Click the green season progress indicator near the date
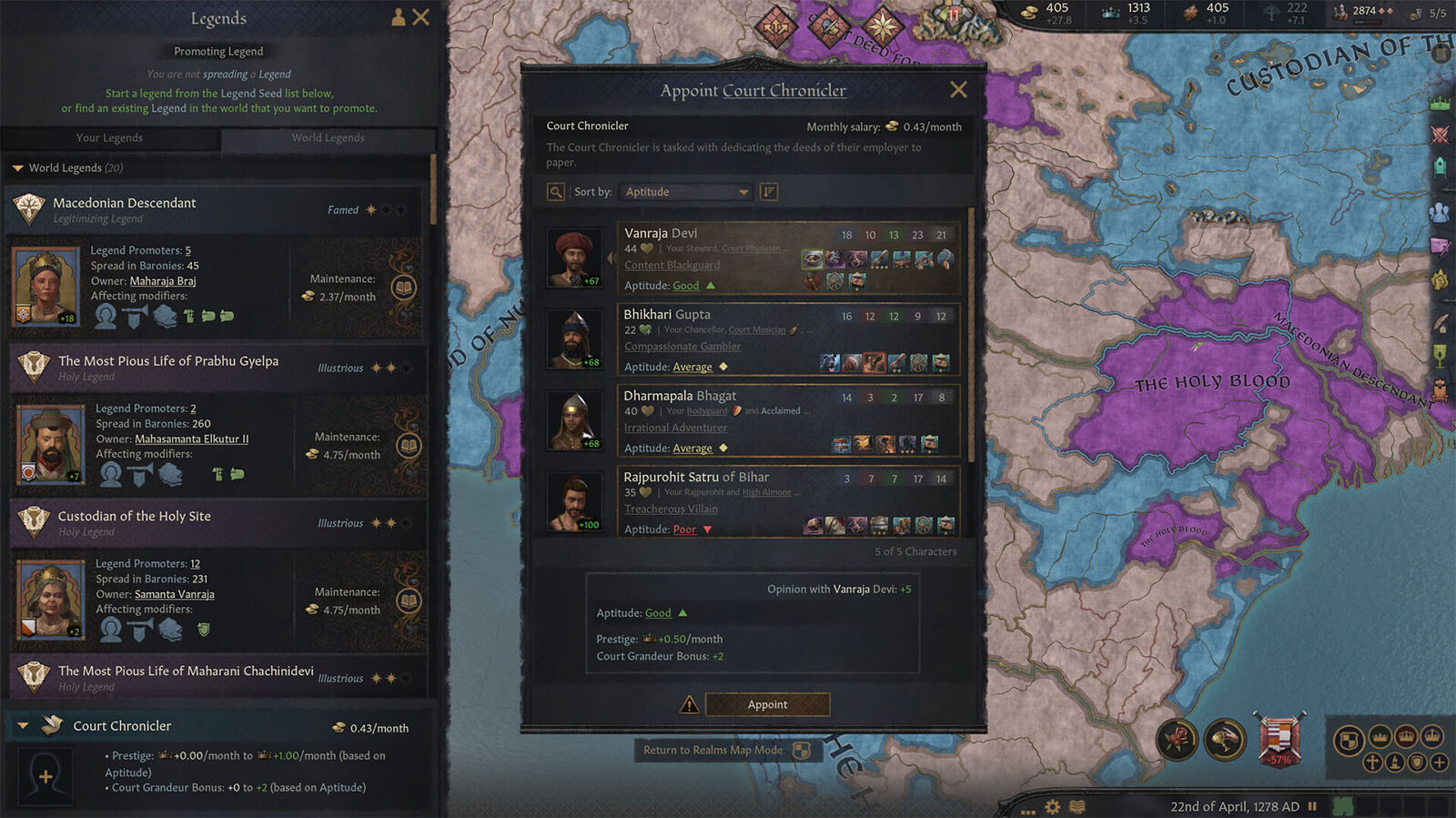This screenshot has width=1456, height=818. click(1344, 806)
